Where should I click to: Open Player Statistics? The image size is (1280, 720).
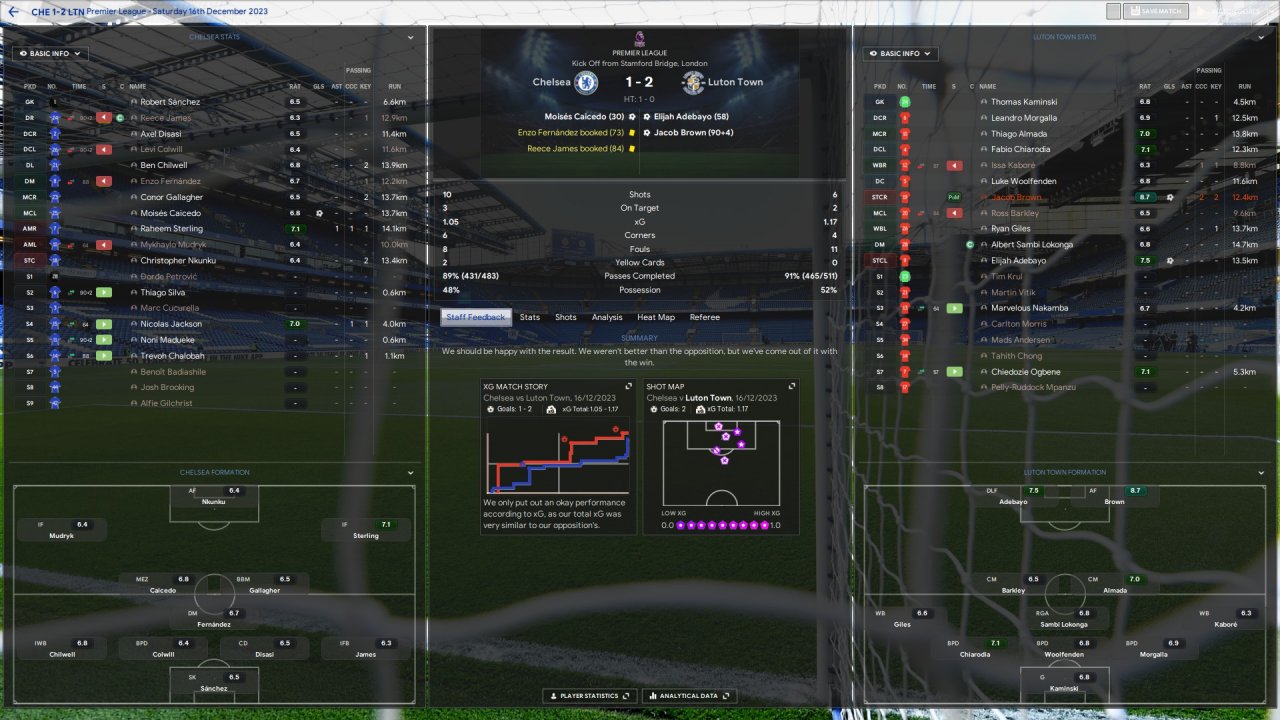[587, 696]
